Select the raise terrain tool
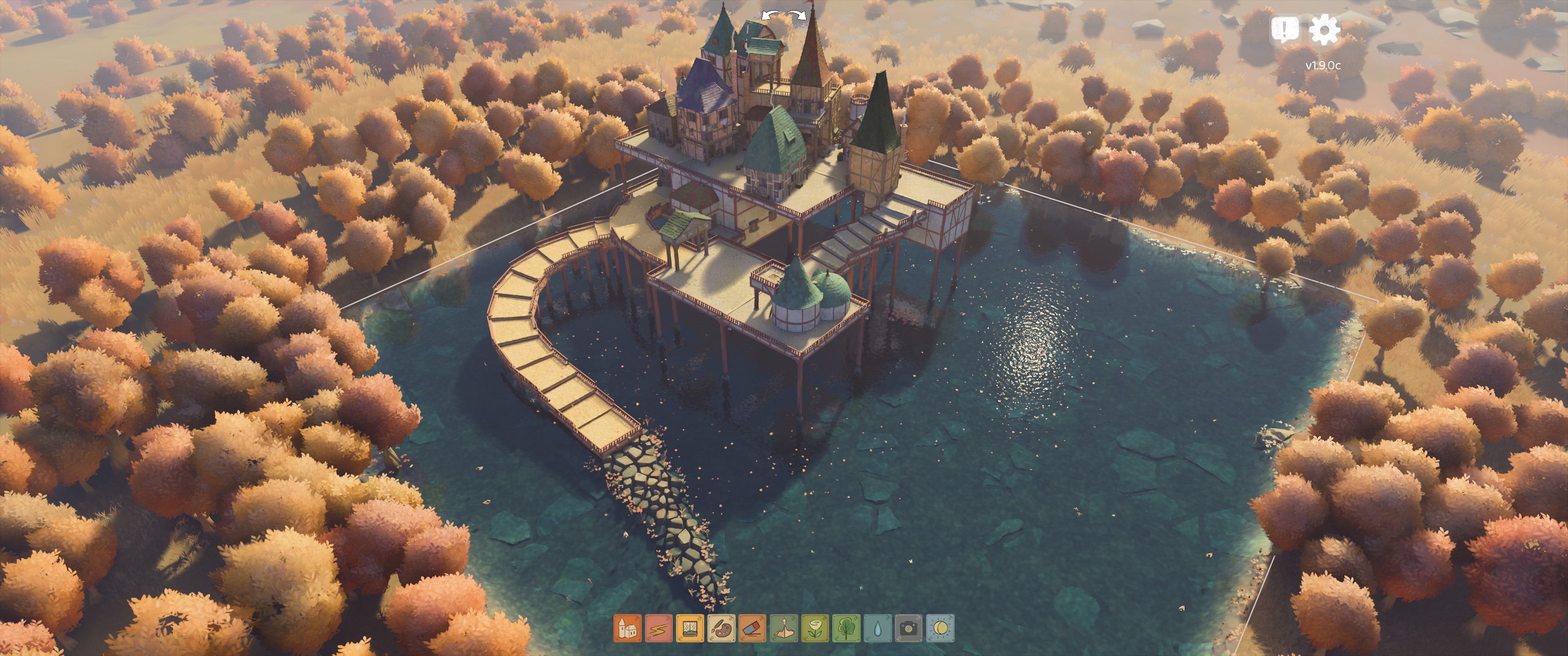The width and height of the screenshot is (1568, 656). 784,627
